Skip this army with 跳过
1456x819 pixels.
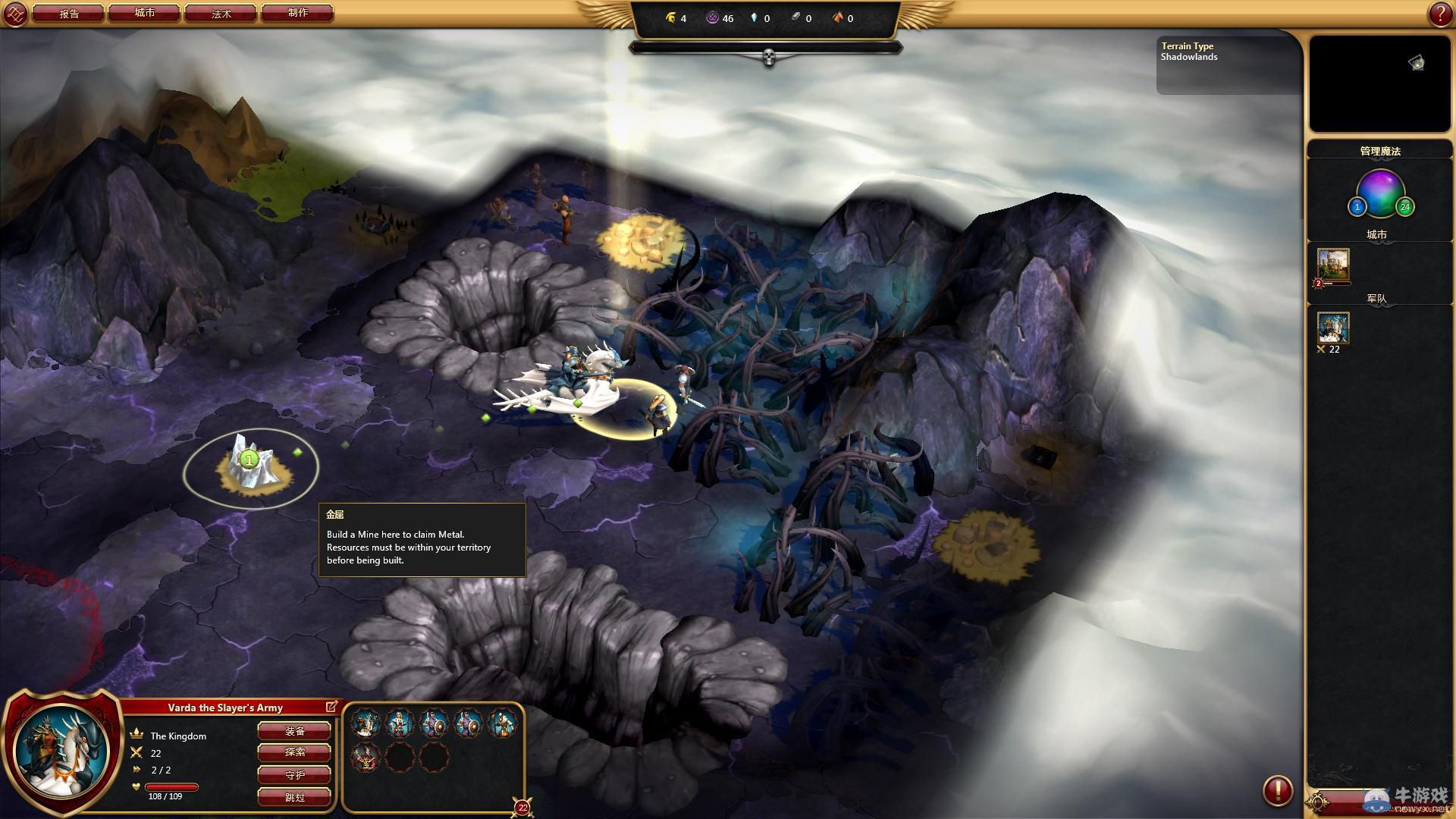coord(294,797)
